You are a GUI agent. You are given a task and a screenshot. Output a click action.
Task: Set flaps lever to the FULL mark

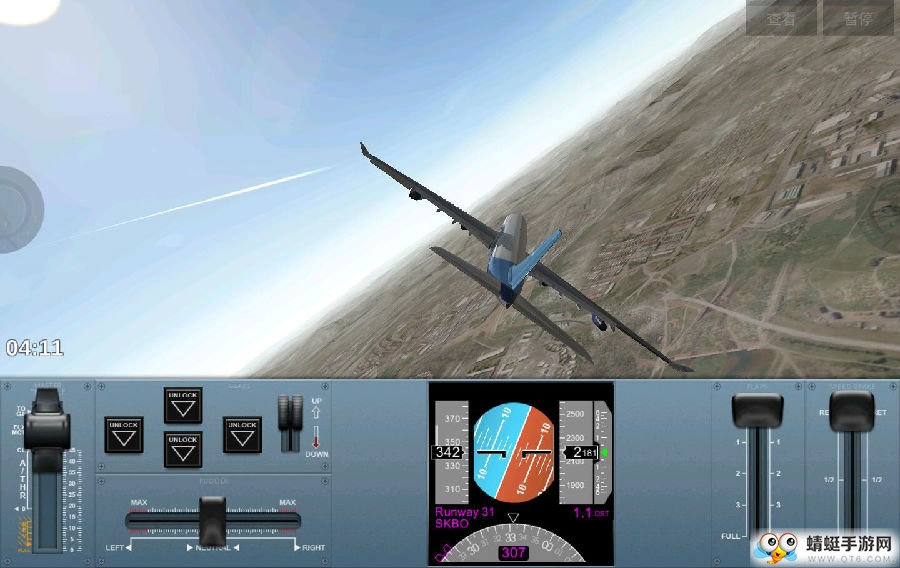(x=757, y=537)
